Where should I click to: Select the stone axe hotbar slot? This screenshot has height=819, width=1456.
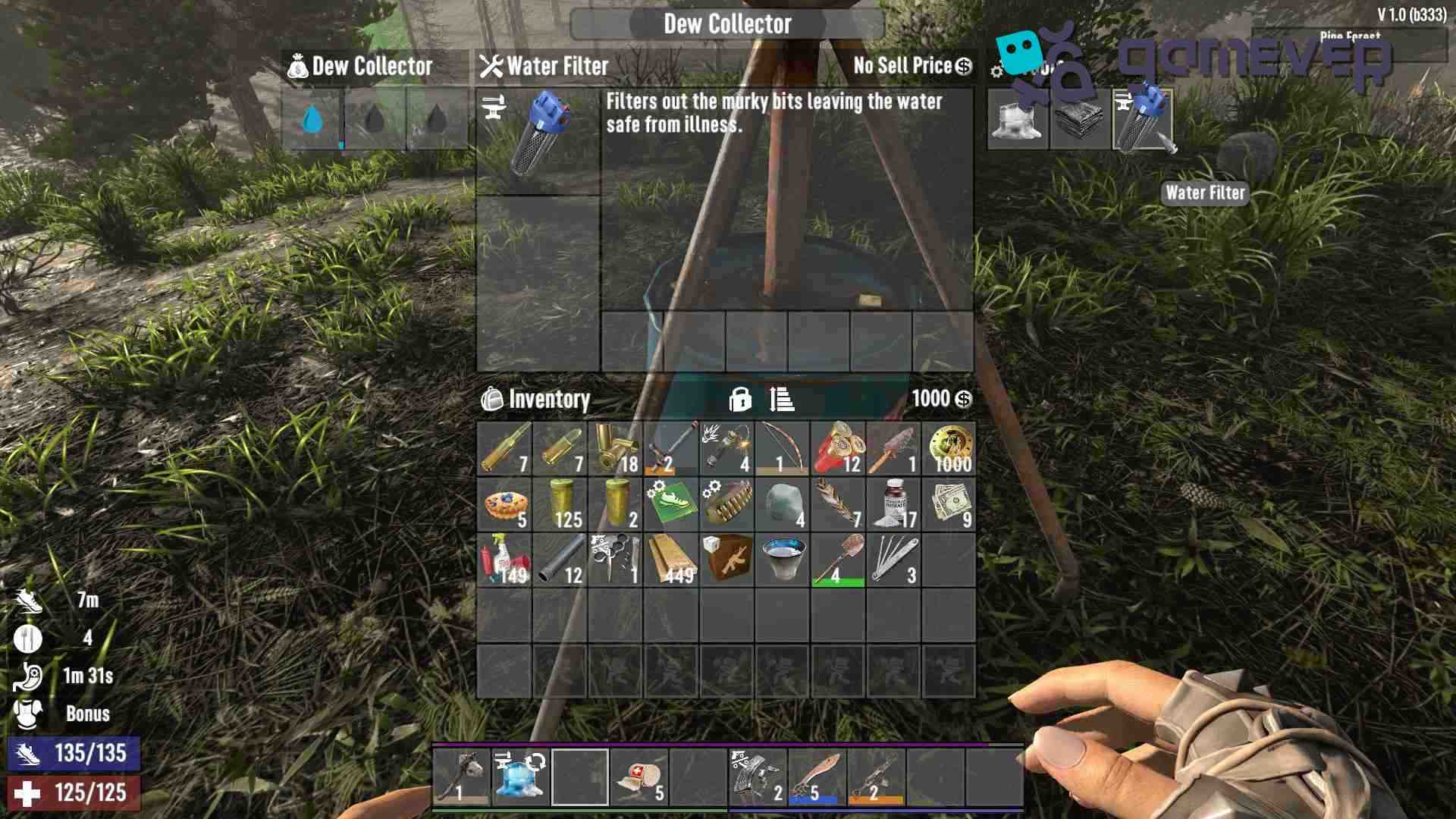click(x=462, y=777)
